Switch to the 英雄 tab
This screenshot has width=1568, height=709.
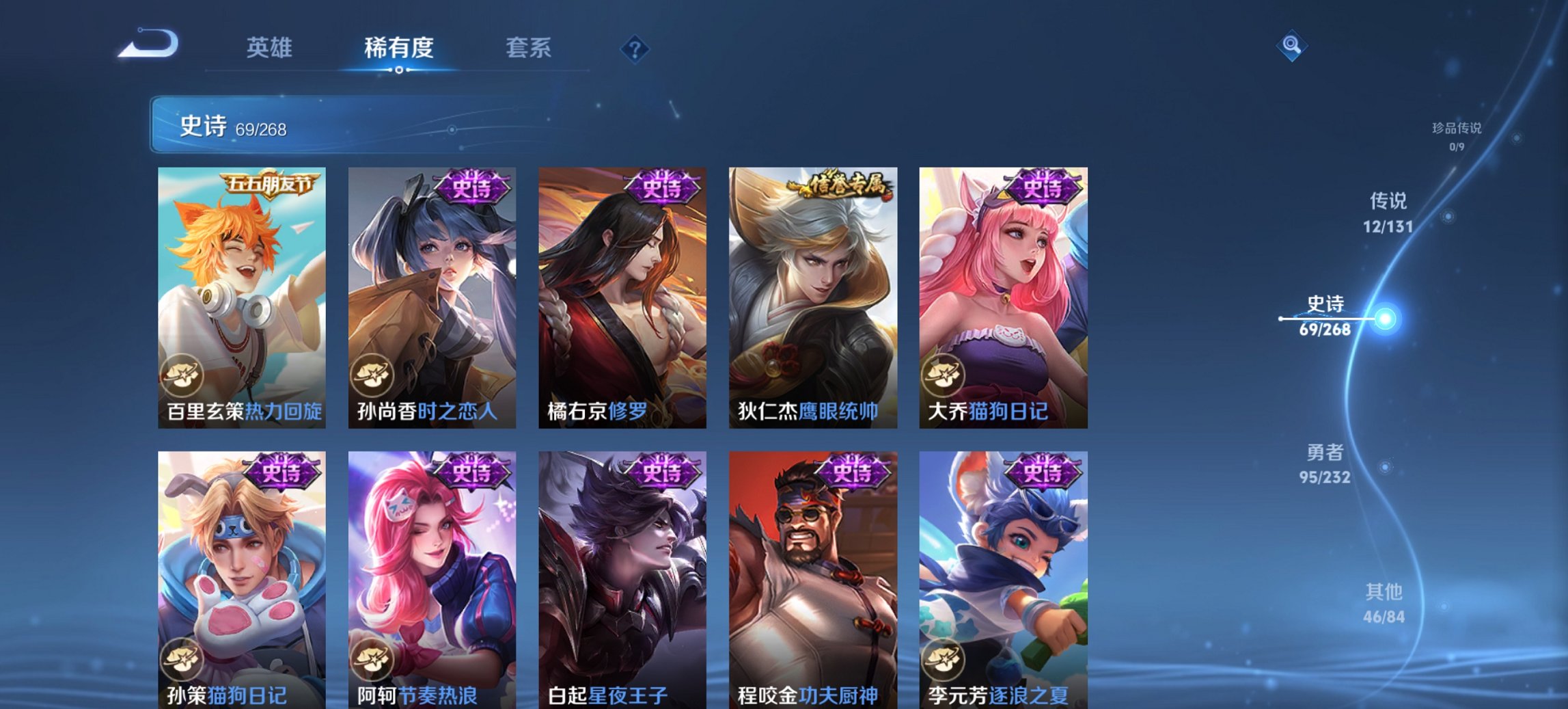pyautogui.click(x=271, y=48)
